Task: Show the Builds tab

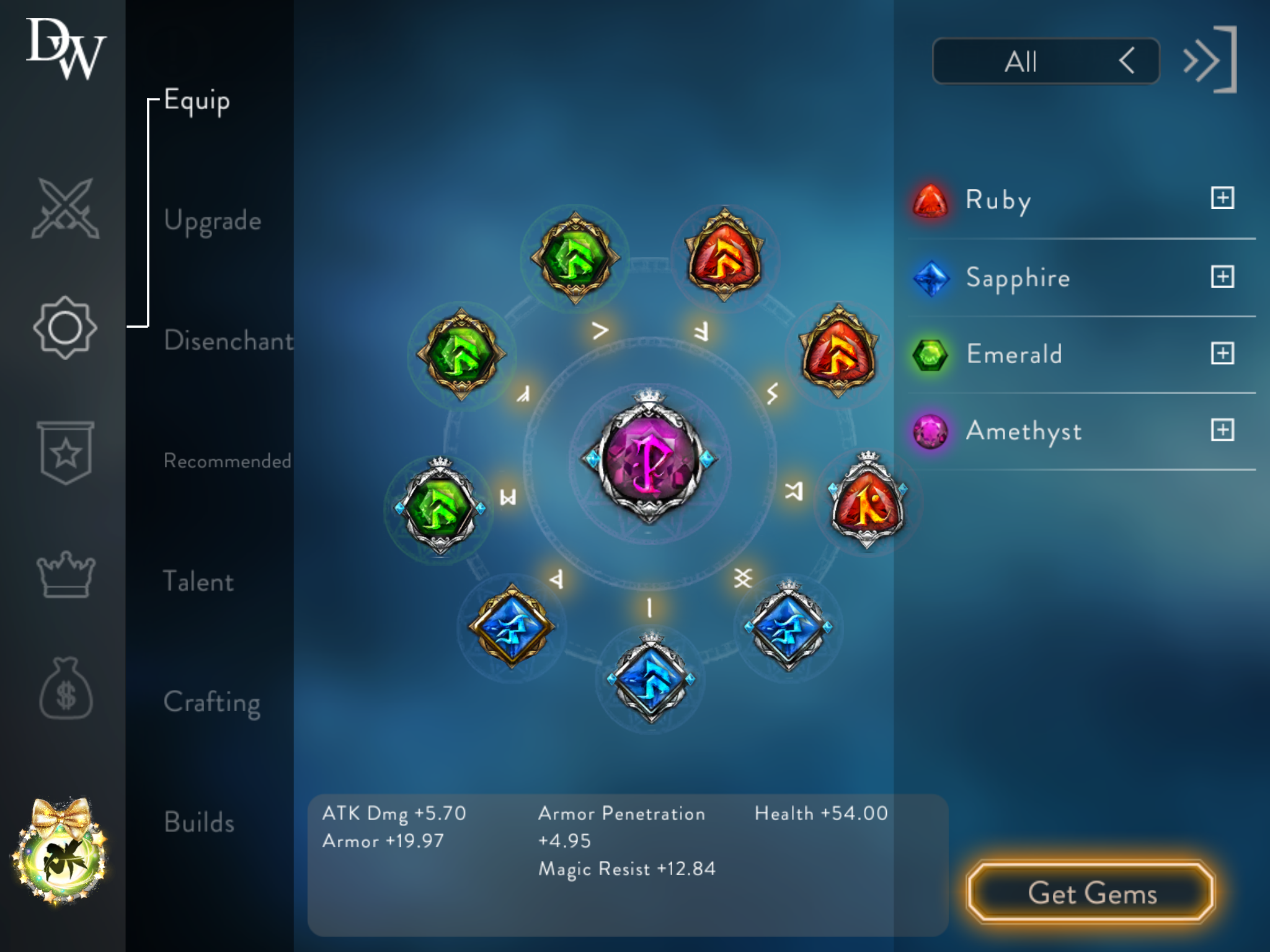Action: [x=199, y=822]
